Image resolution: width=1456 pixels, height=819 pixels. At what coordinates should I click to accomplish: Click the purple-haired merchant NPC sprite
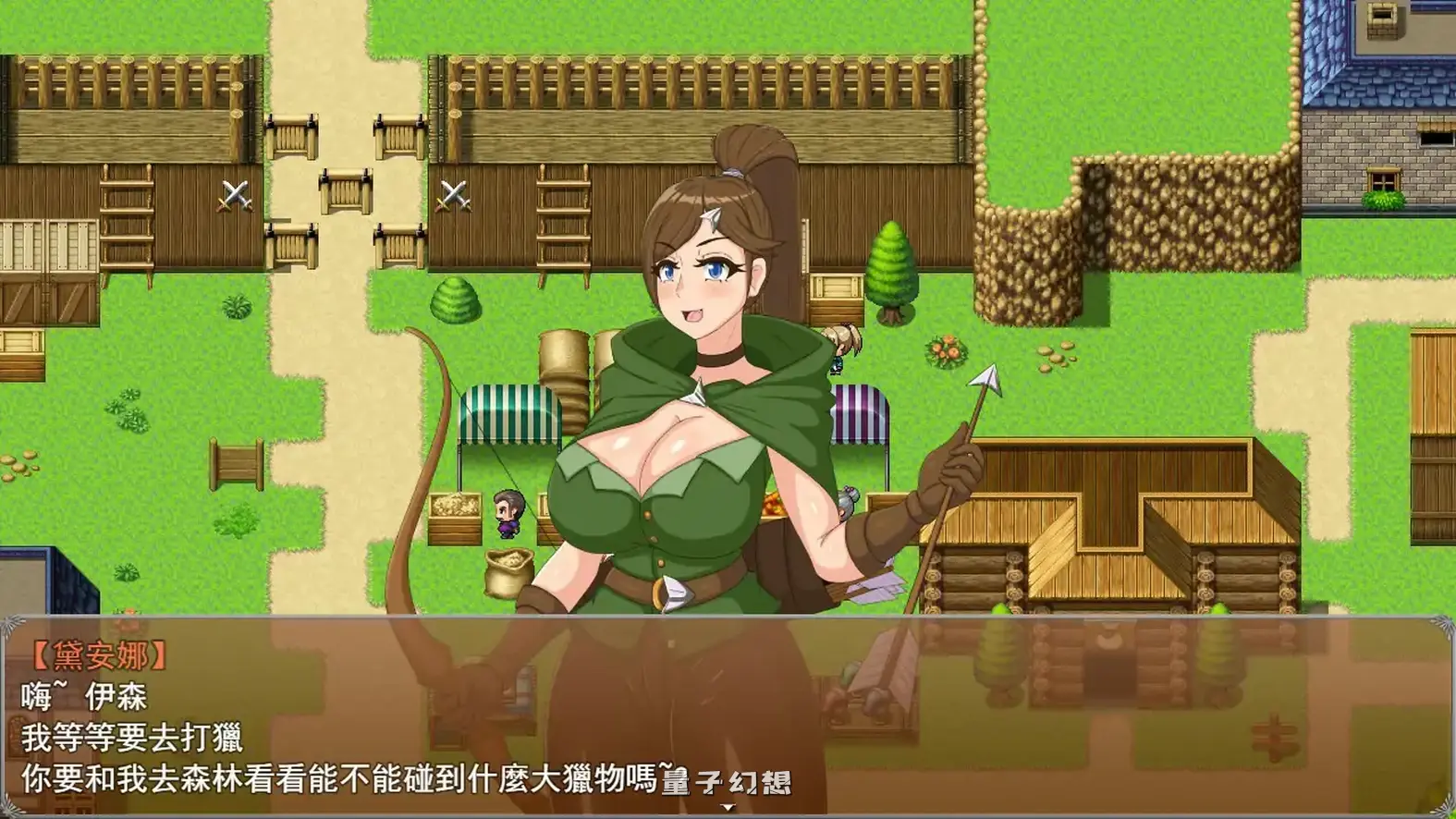[x=509, y=513]
